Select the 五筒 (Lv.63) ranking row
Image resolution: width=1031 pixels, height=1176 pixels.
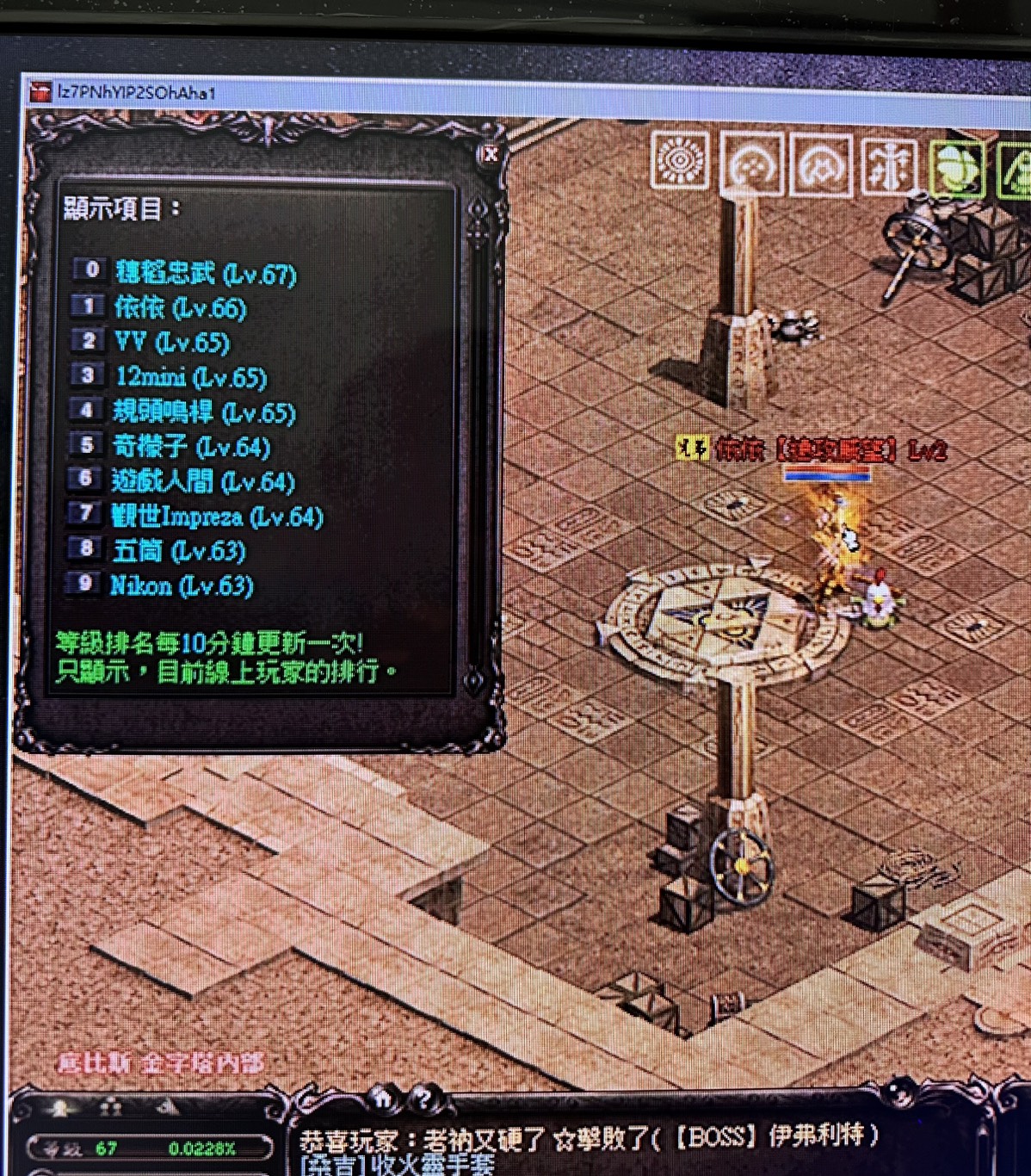(x=179, y=551)
